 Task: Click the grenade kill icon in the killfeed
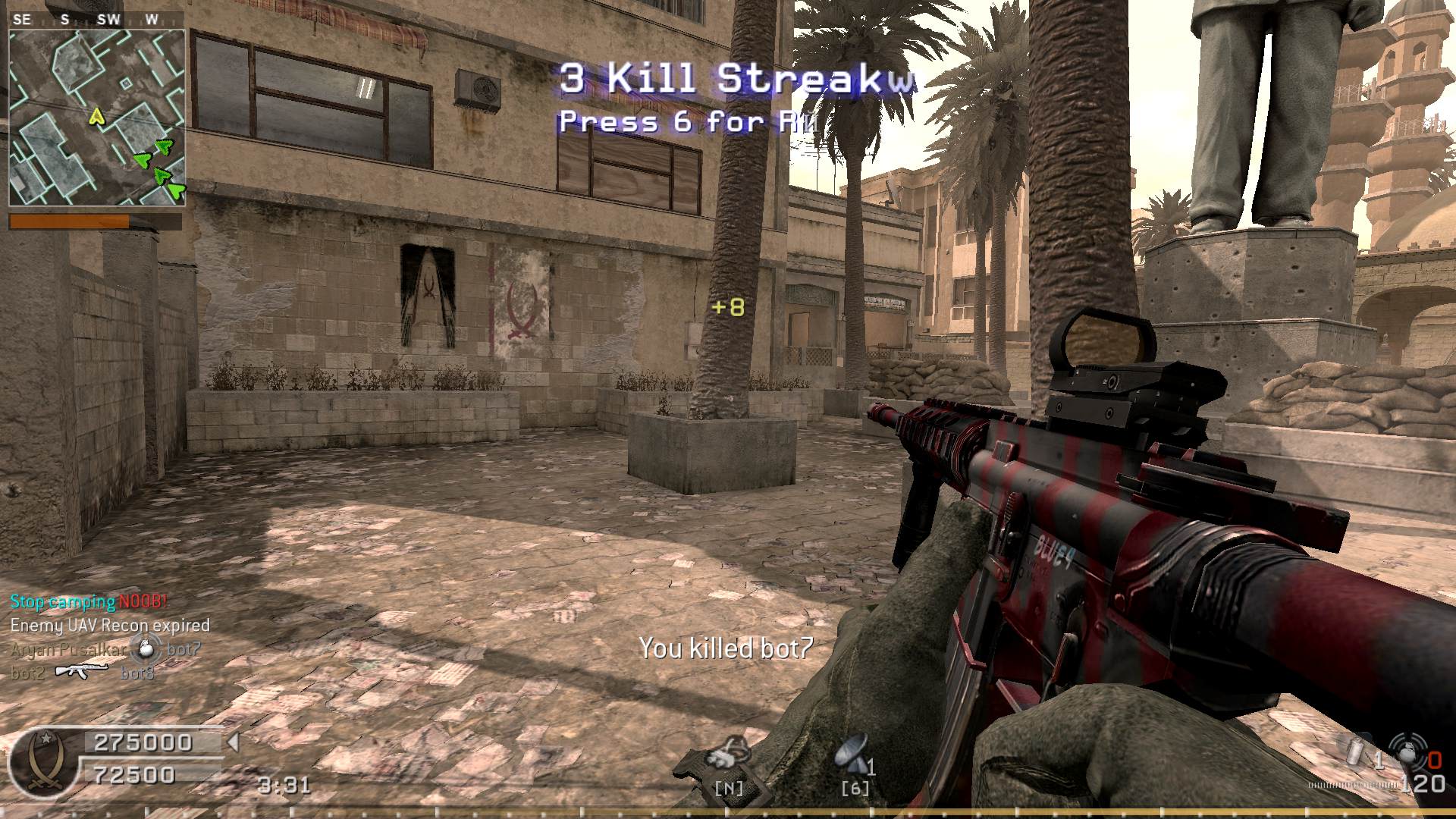coord(146,648)
